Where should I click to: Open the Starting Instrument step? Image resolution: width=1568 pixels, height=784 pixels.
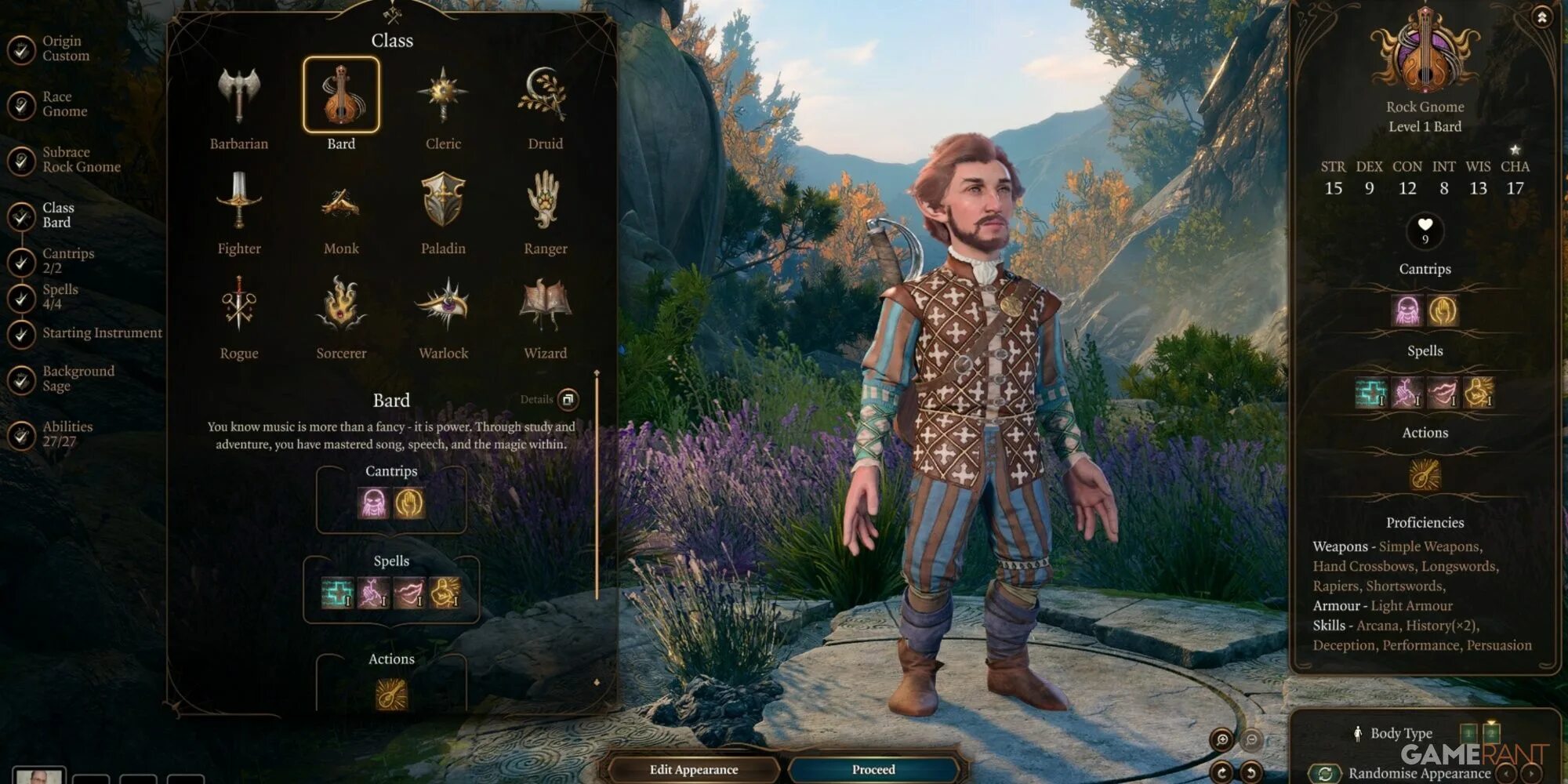coord(102,333)
